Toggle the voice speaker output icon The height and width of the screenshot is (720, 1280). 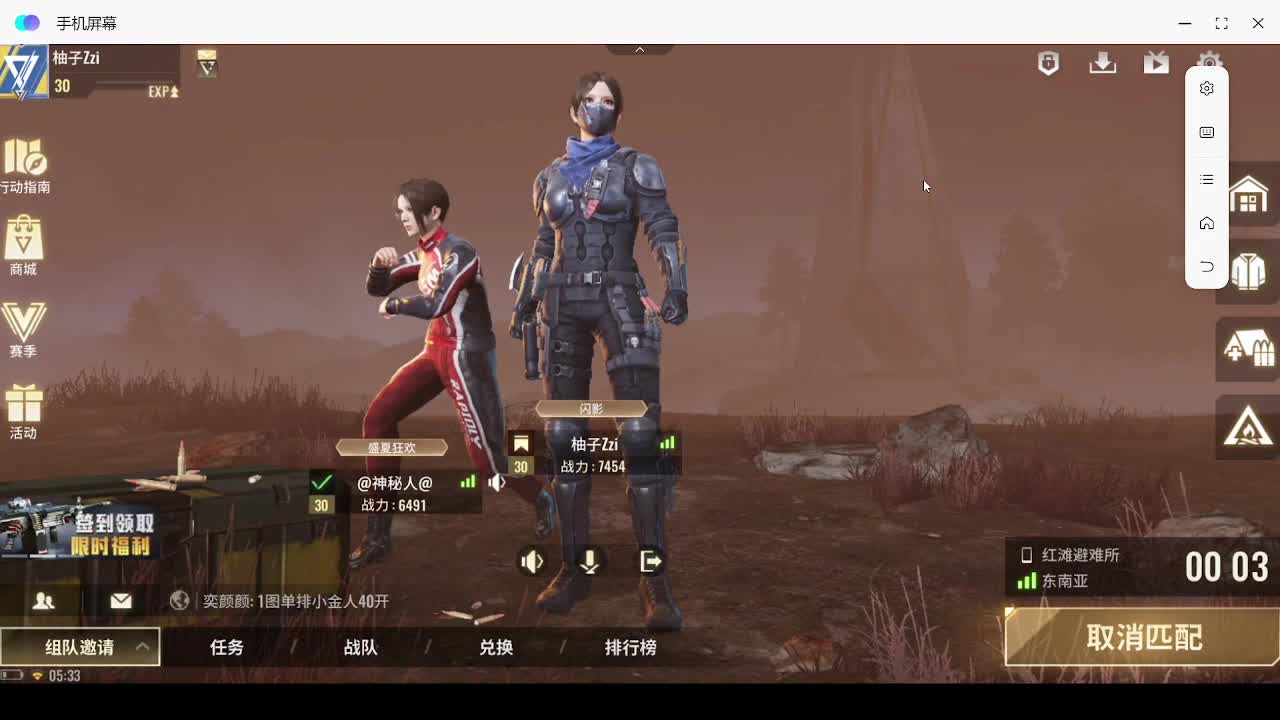tap(532, 561)
